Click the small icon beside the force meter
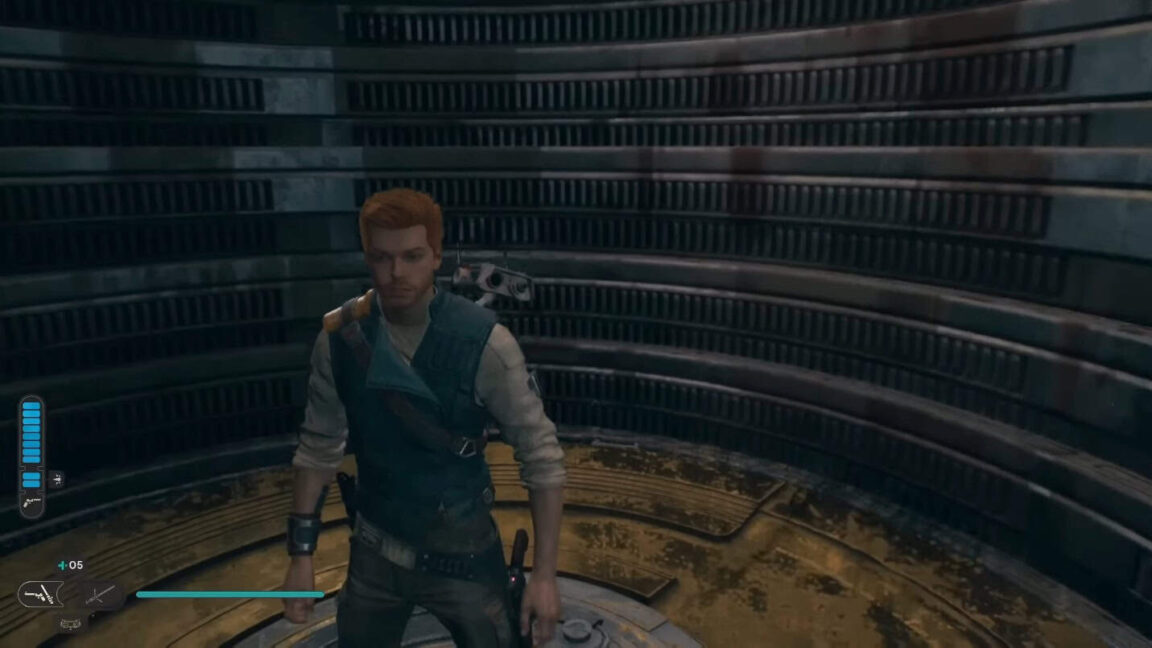Screen dimensions: 1152x648 tap(56, 479)
